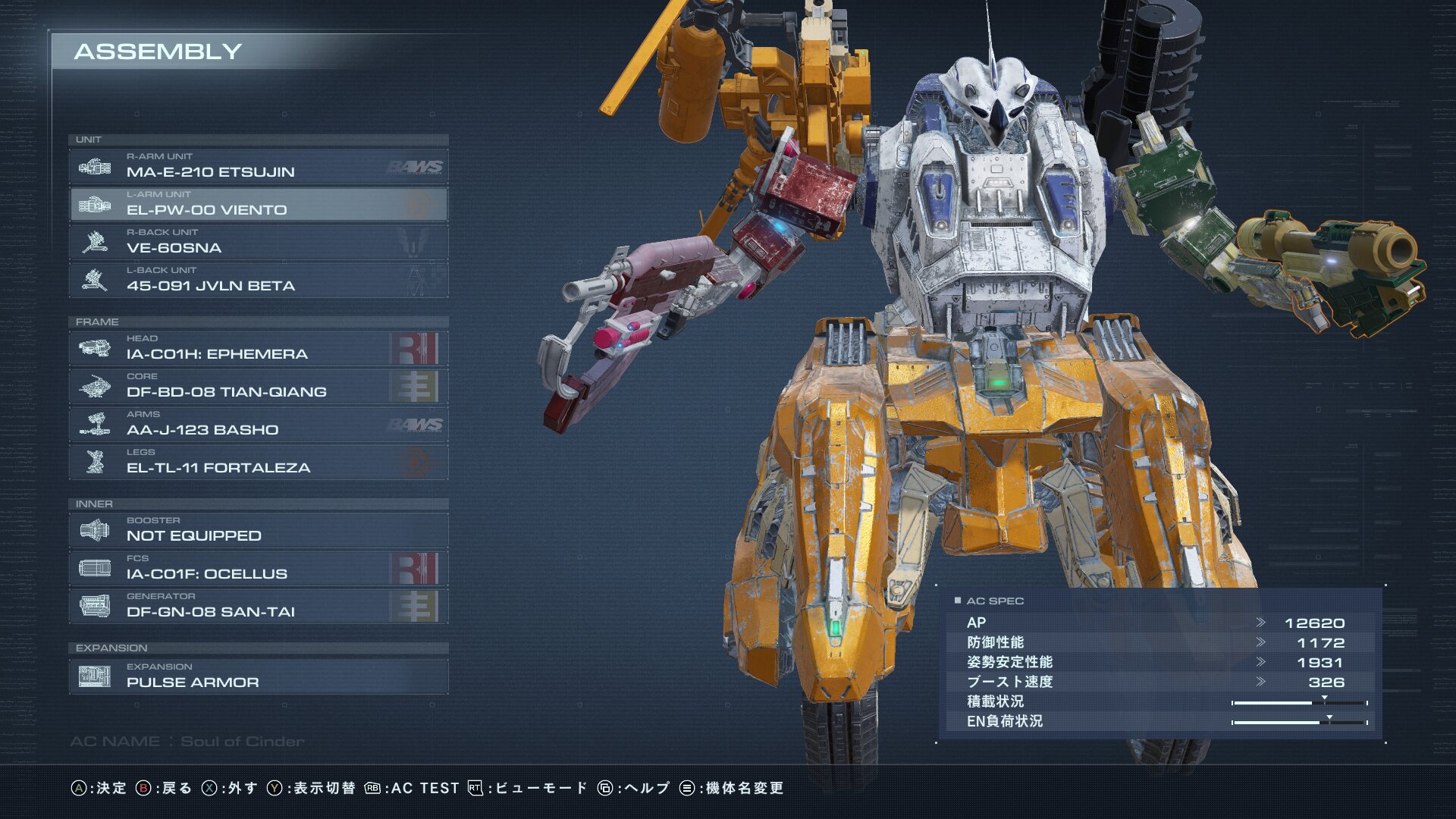Open the R-BACK UNIT VE-60SNA slot
The width and height of the screenshot is (1456, 819).
(258, 242)
